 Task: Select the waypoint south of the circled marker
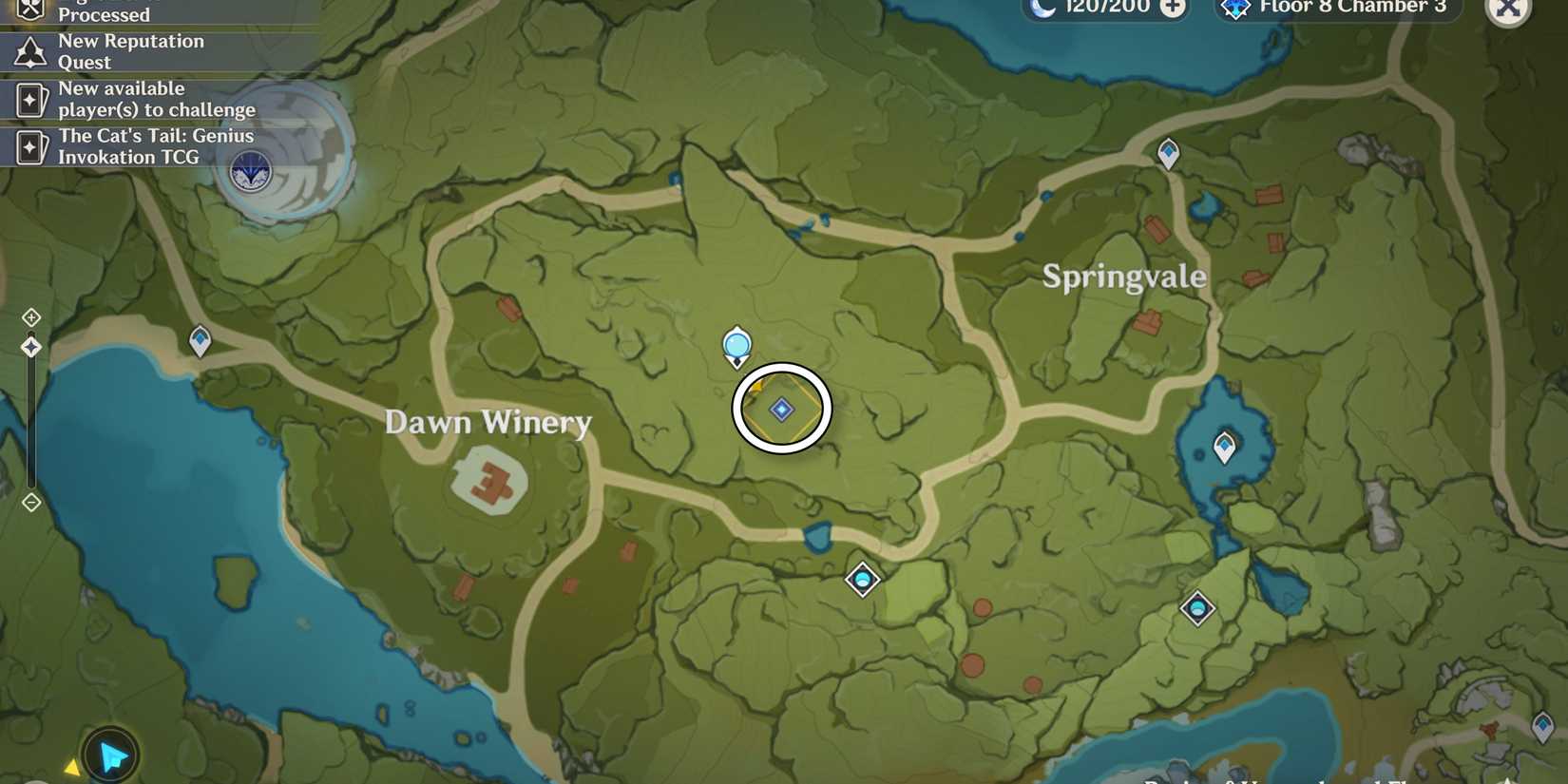[862, 580]
